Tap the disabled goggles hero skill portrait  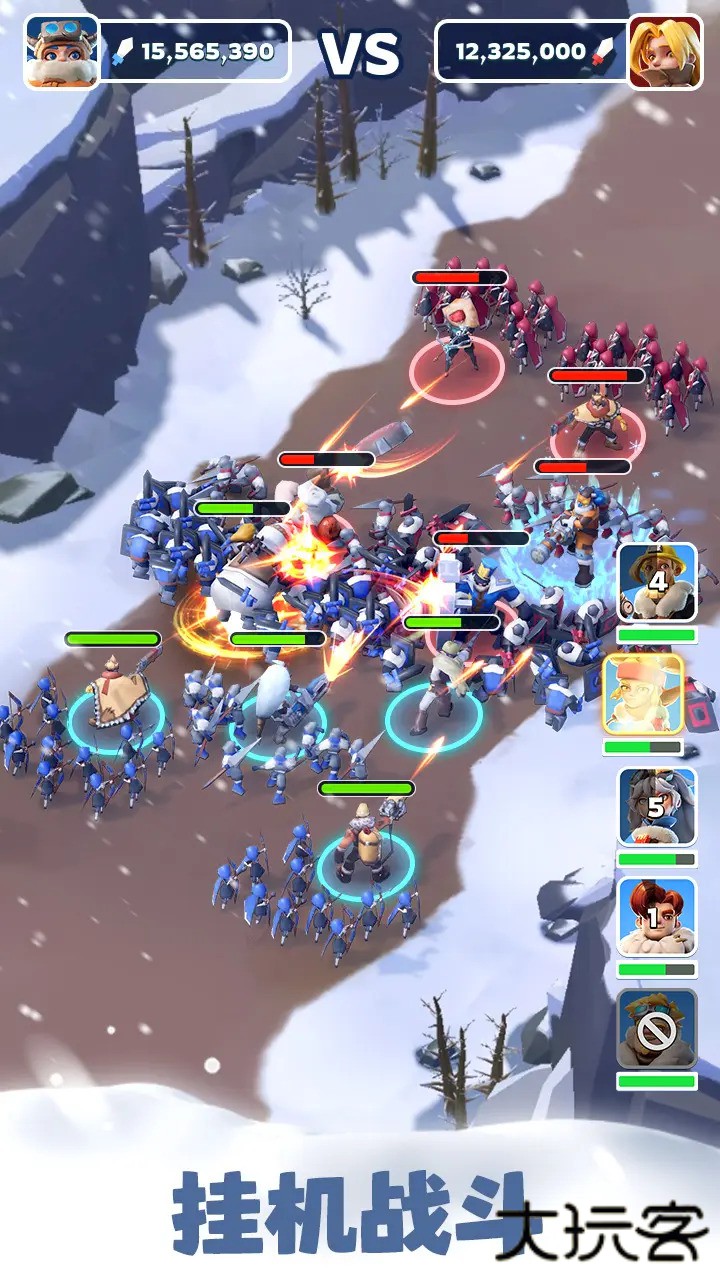point(657,1029)
